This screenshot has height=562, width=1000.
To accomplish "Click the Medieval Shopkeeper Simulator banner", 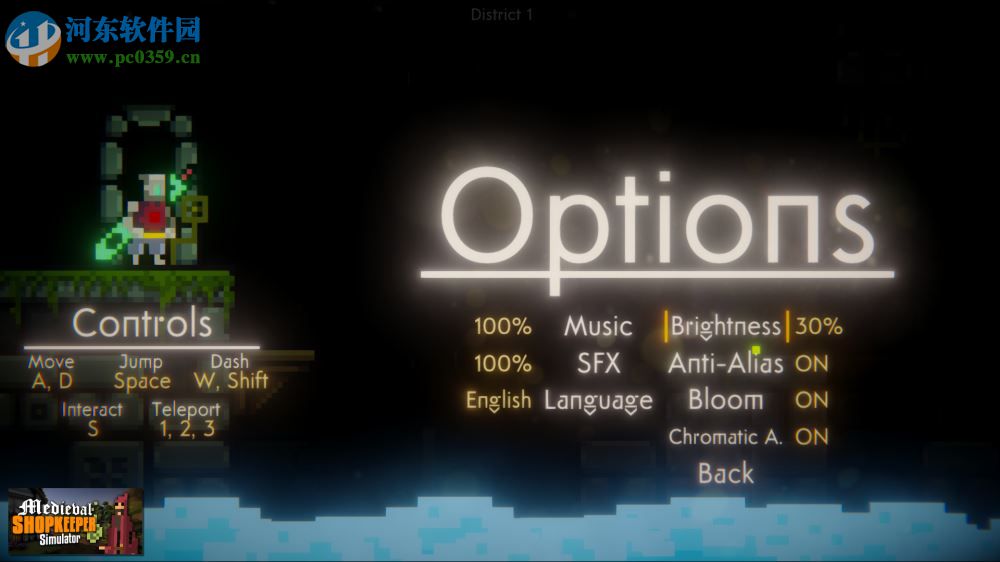I will (76, 521).
